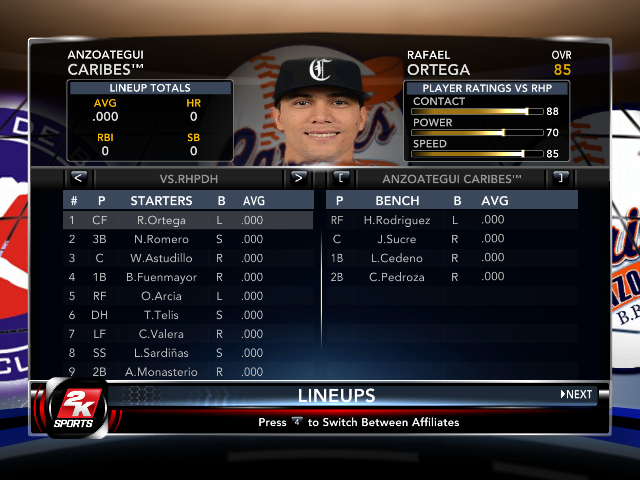Choose N.Romero lineup row
This screenshot has height=480, width=640.
[x=161, y=239]
